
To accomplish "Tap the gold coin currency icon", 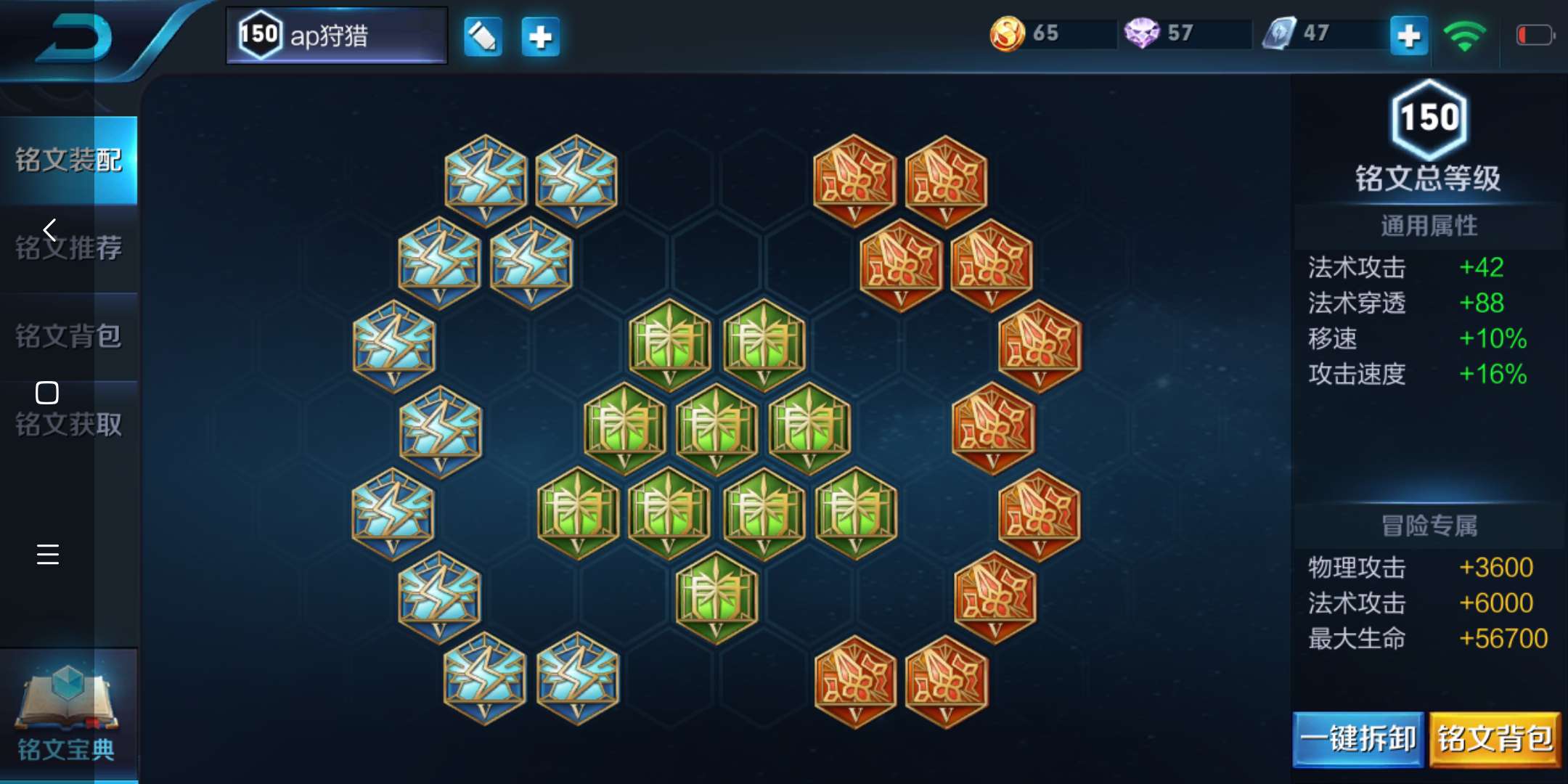I will pos(1007,33).
